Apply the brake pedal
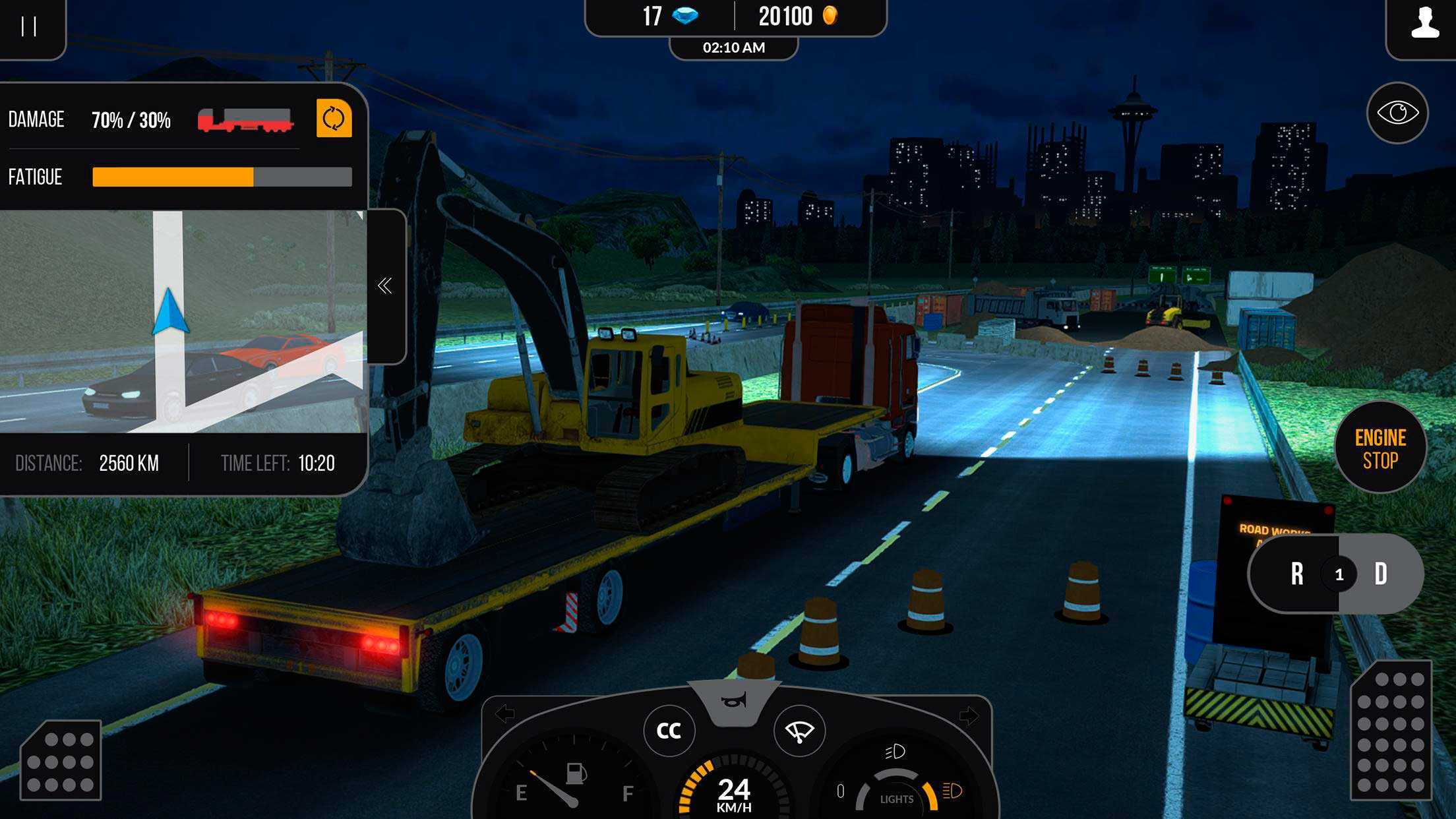 (61, 760)
